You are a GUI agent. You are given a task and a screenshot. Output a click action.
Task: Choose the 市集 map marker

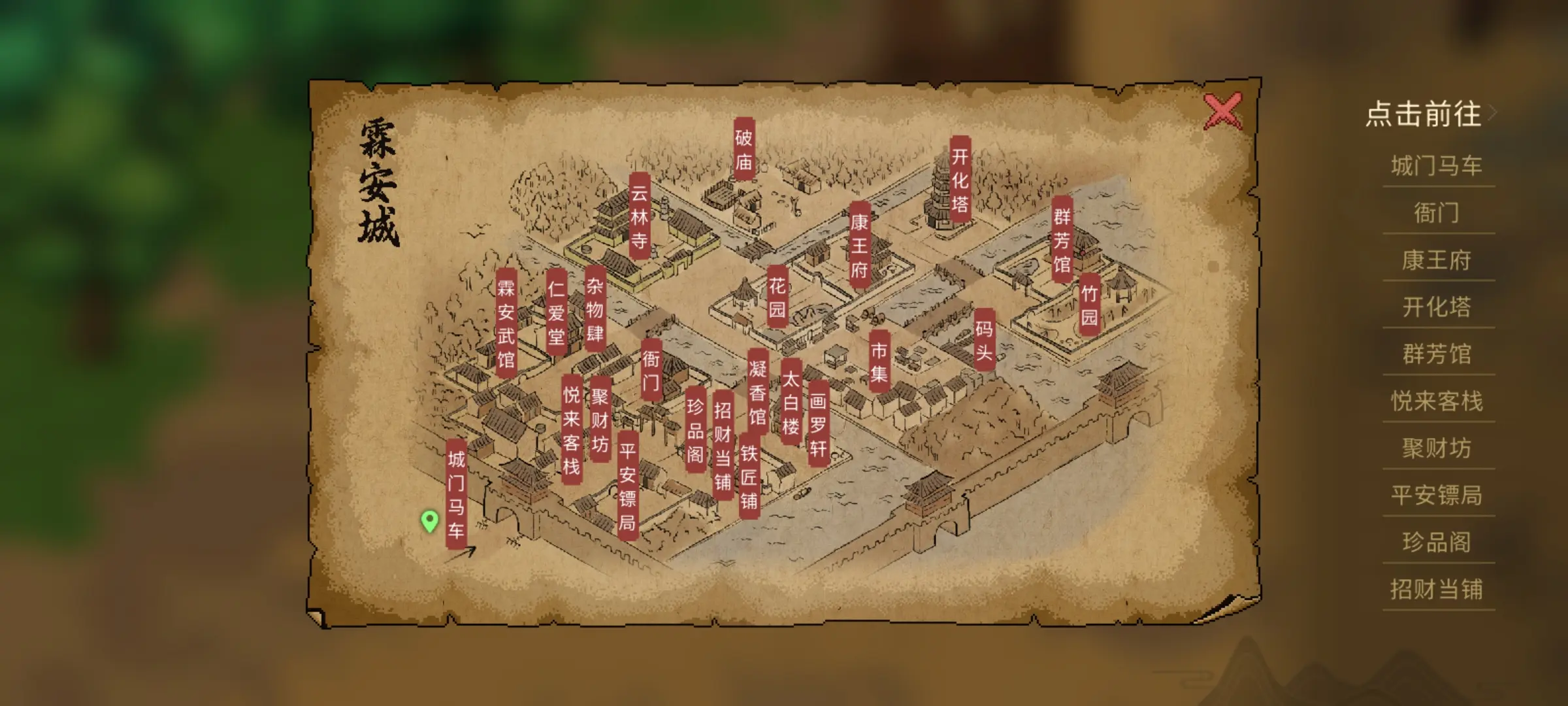tap(879, 361)
